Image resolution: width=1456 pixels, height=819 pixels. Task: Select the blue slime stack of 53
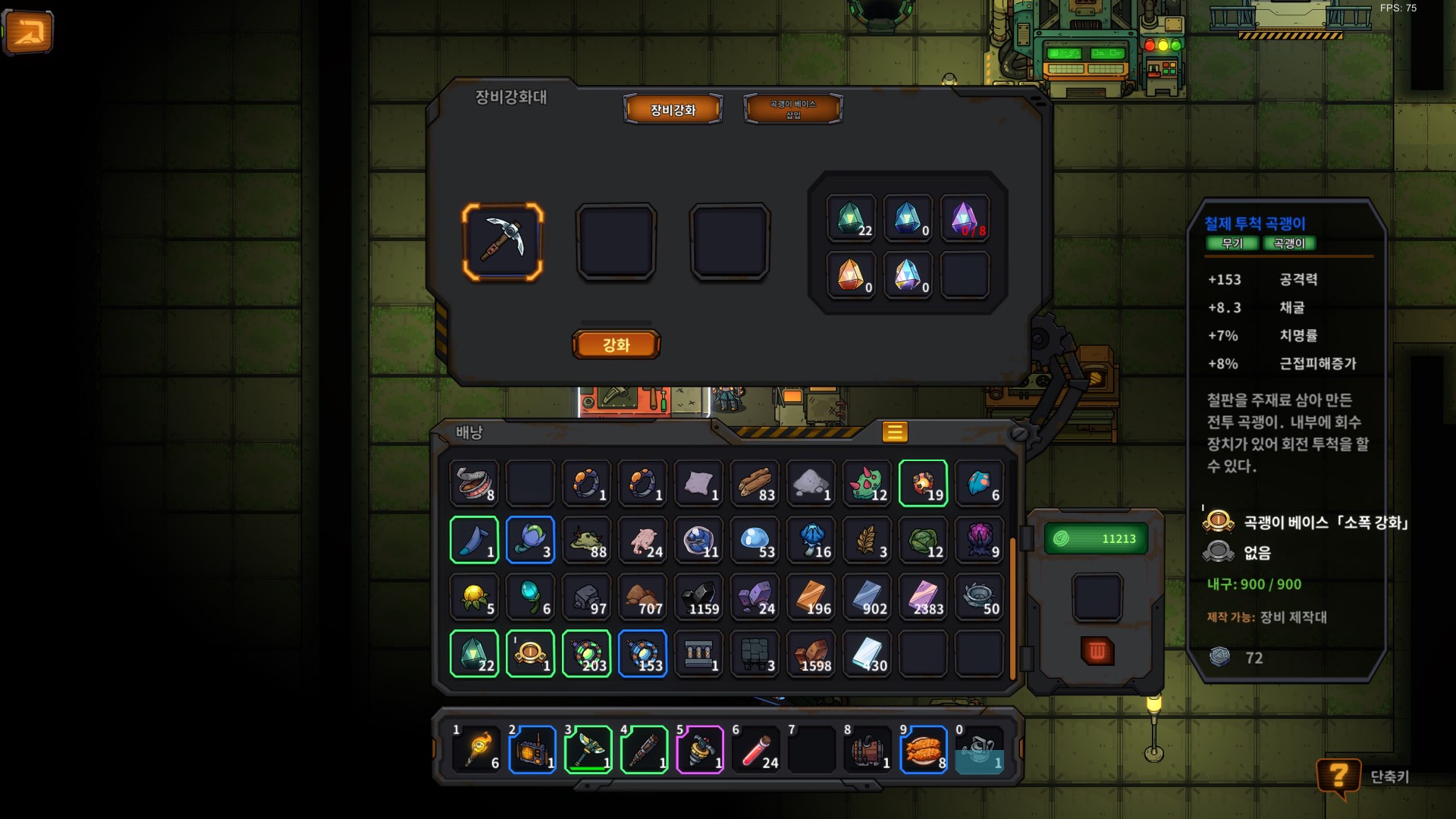tap(755, 540)
